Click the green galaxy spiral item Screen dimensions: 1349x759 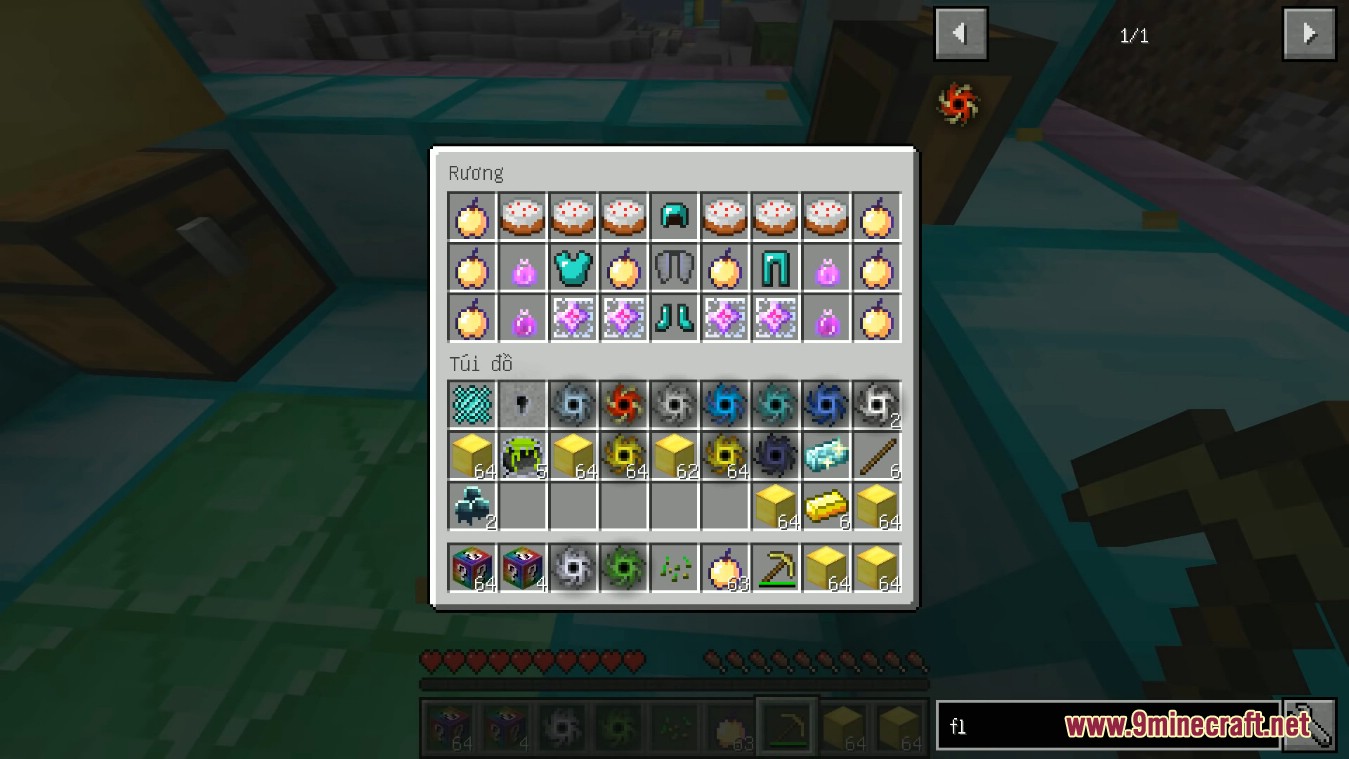pos(624,567)
